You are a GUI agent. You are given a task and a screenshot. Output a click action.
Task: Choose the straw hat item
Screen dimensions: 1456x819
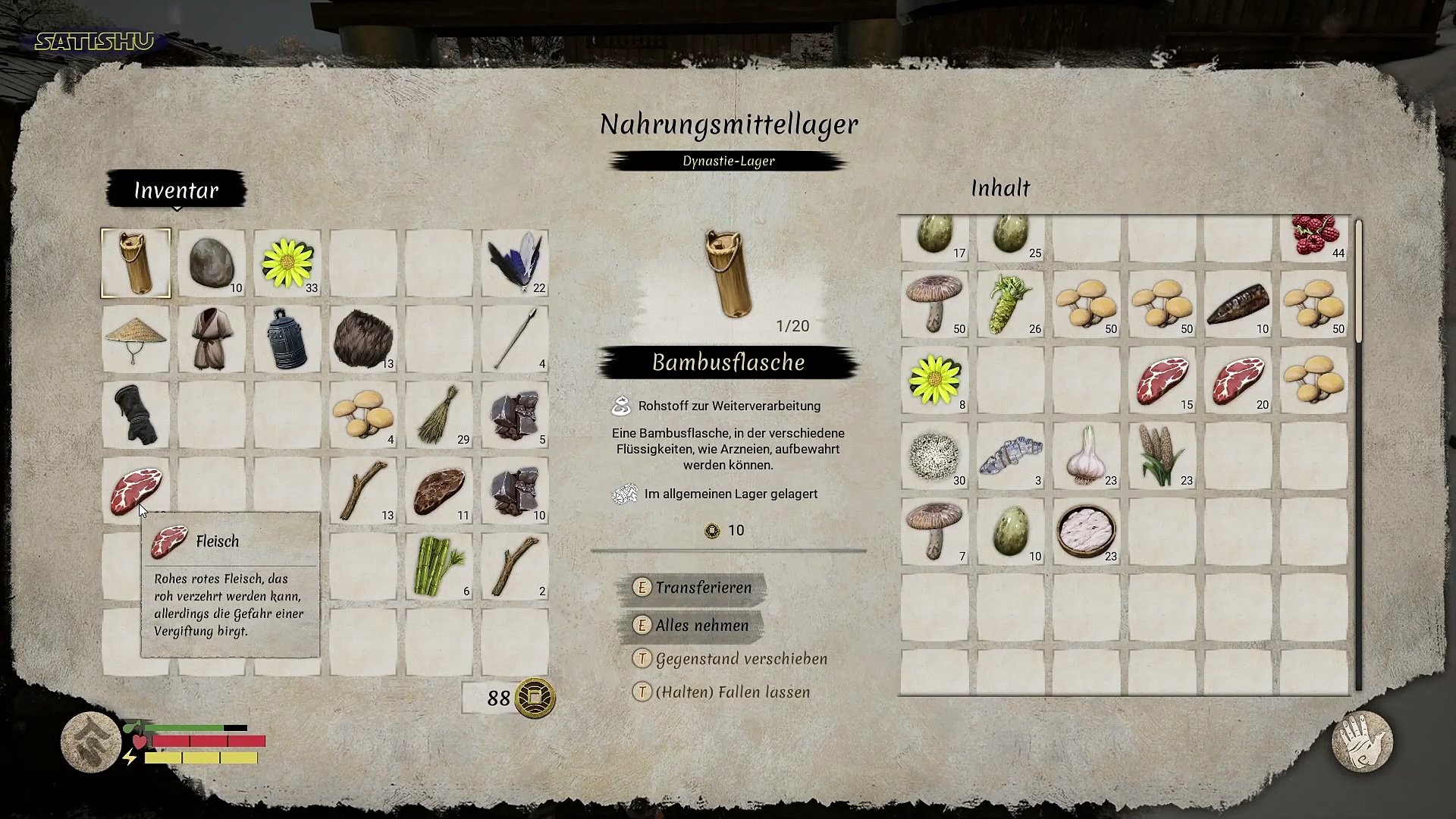[x=136, y=339]
